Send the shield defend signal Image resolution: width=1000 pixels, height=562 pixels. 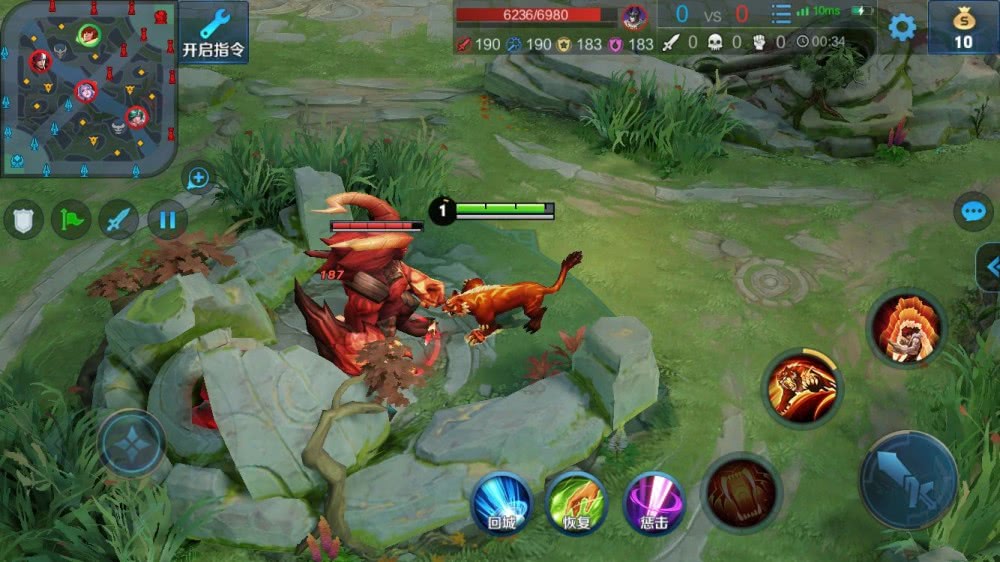pos(23,219)
